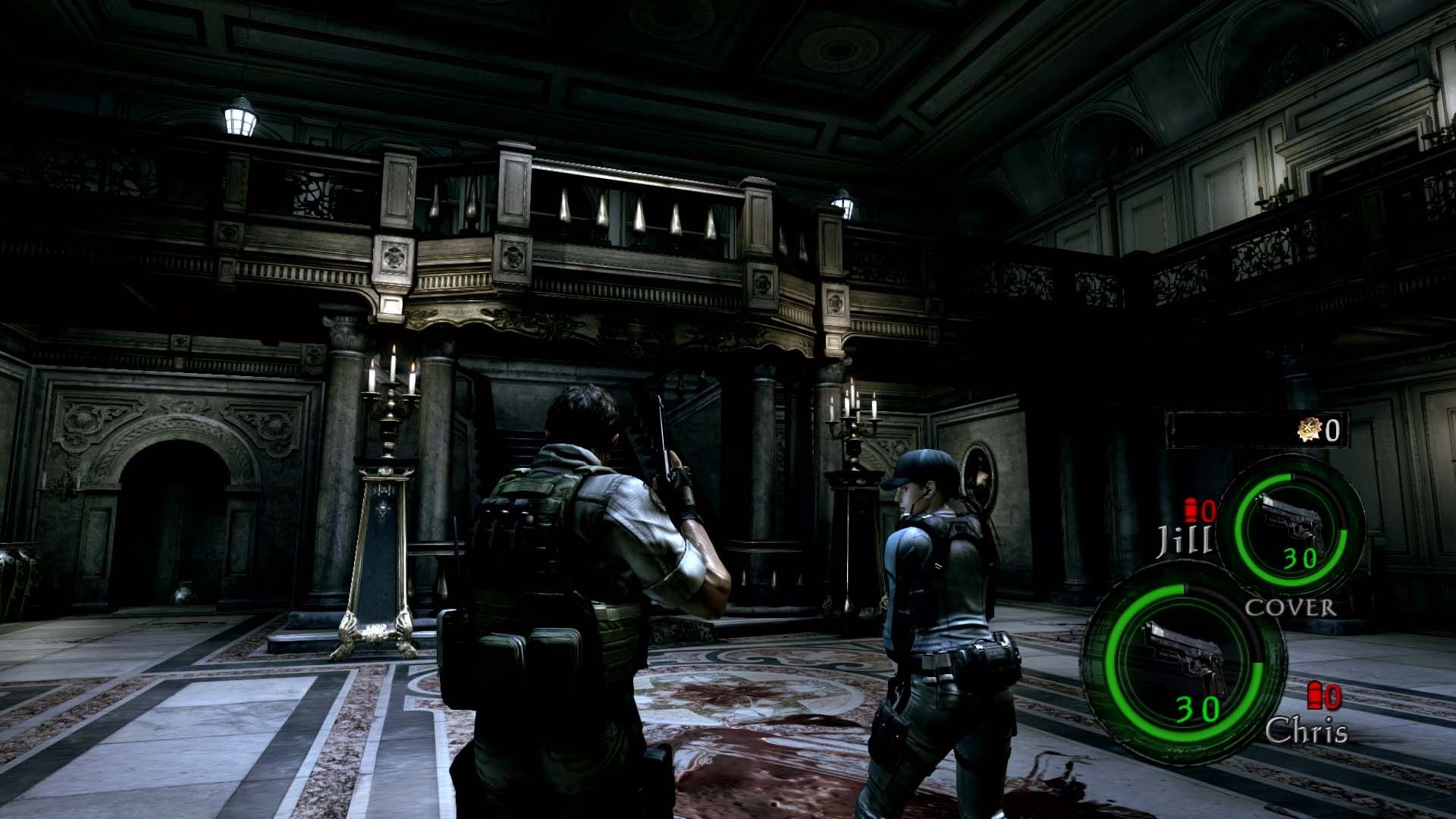Toggle the partner COVER mode label

pyautogui.click(x=1291, y=607)
